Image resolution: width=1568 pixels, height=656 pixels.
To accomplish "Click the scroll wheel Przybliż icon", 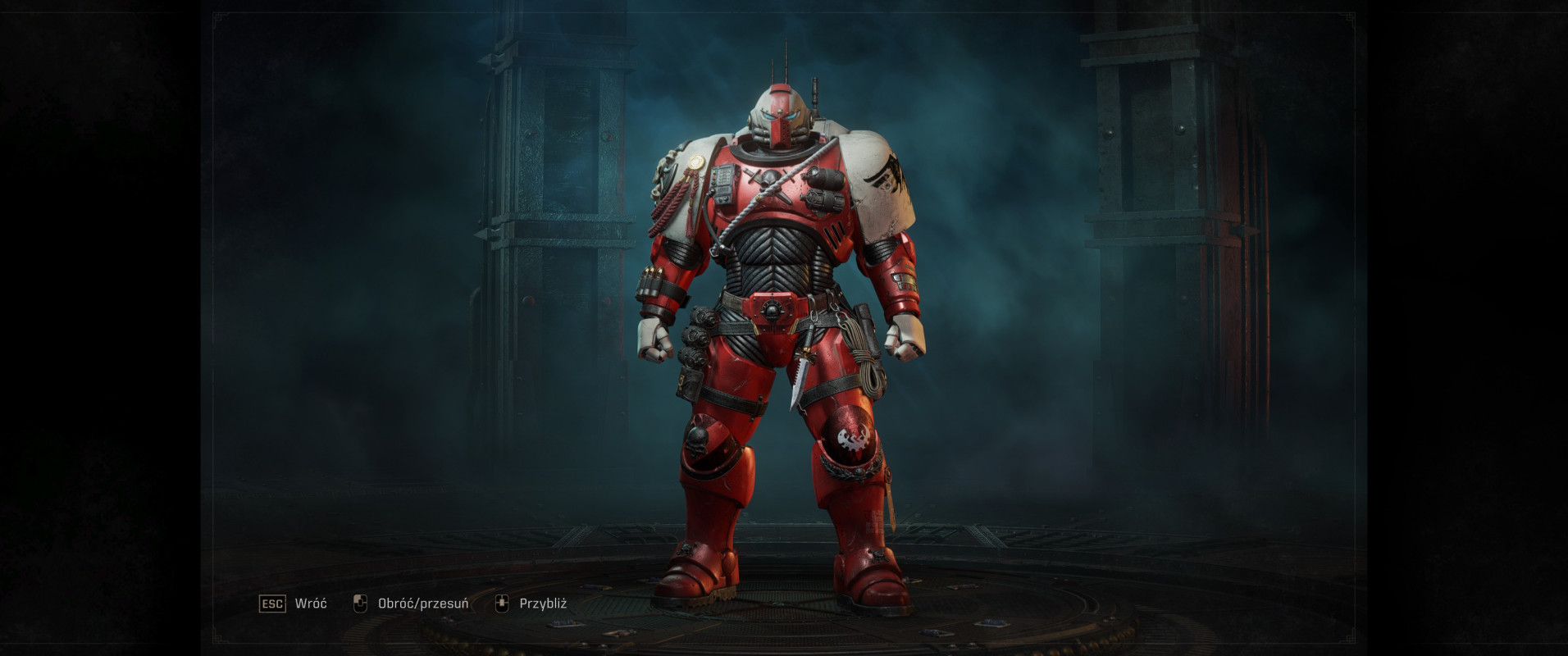I will coord(503,604).
